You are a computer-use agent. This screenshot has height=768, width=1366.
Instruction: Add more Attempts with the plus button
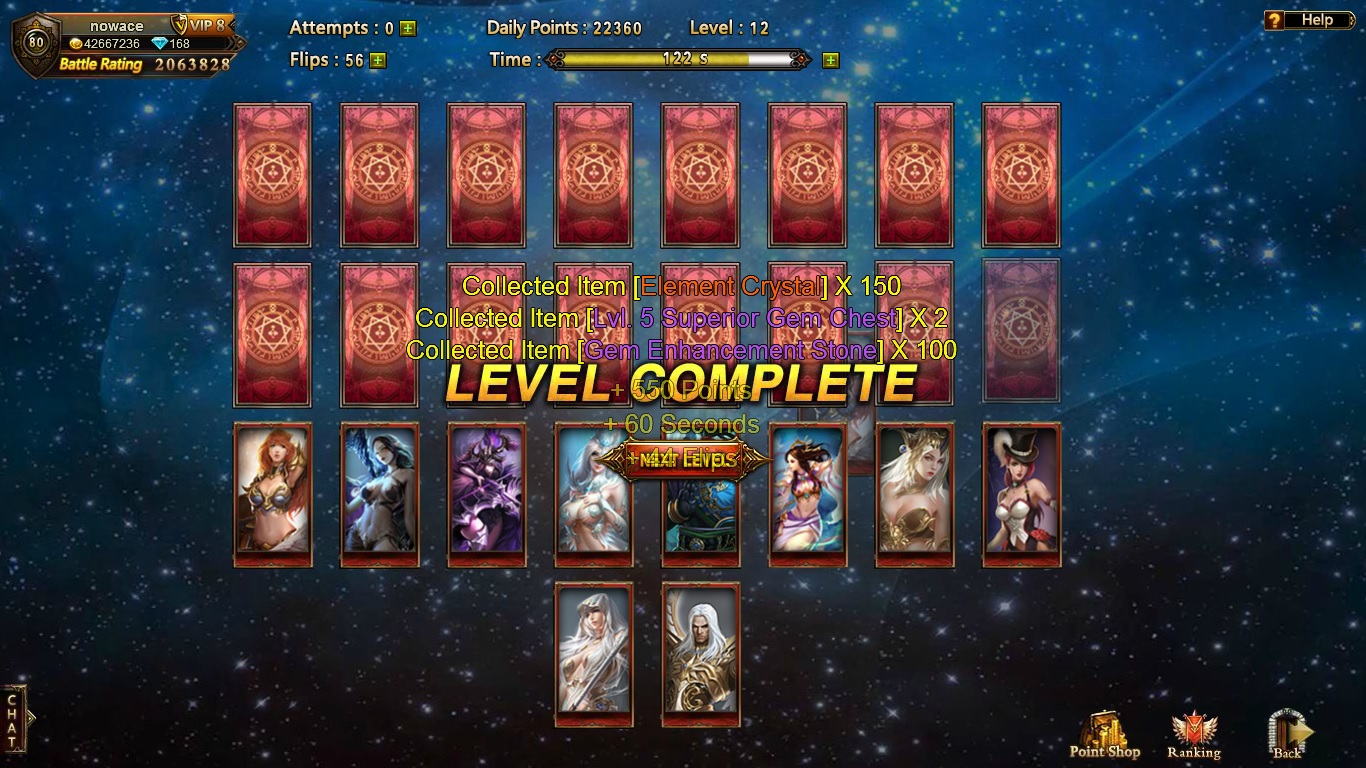click(x=407, y=28)
